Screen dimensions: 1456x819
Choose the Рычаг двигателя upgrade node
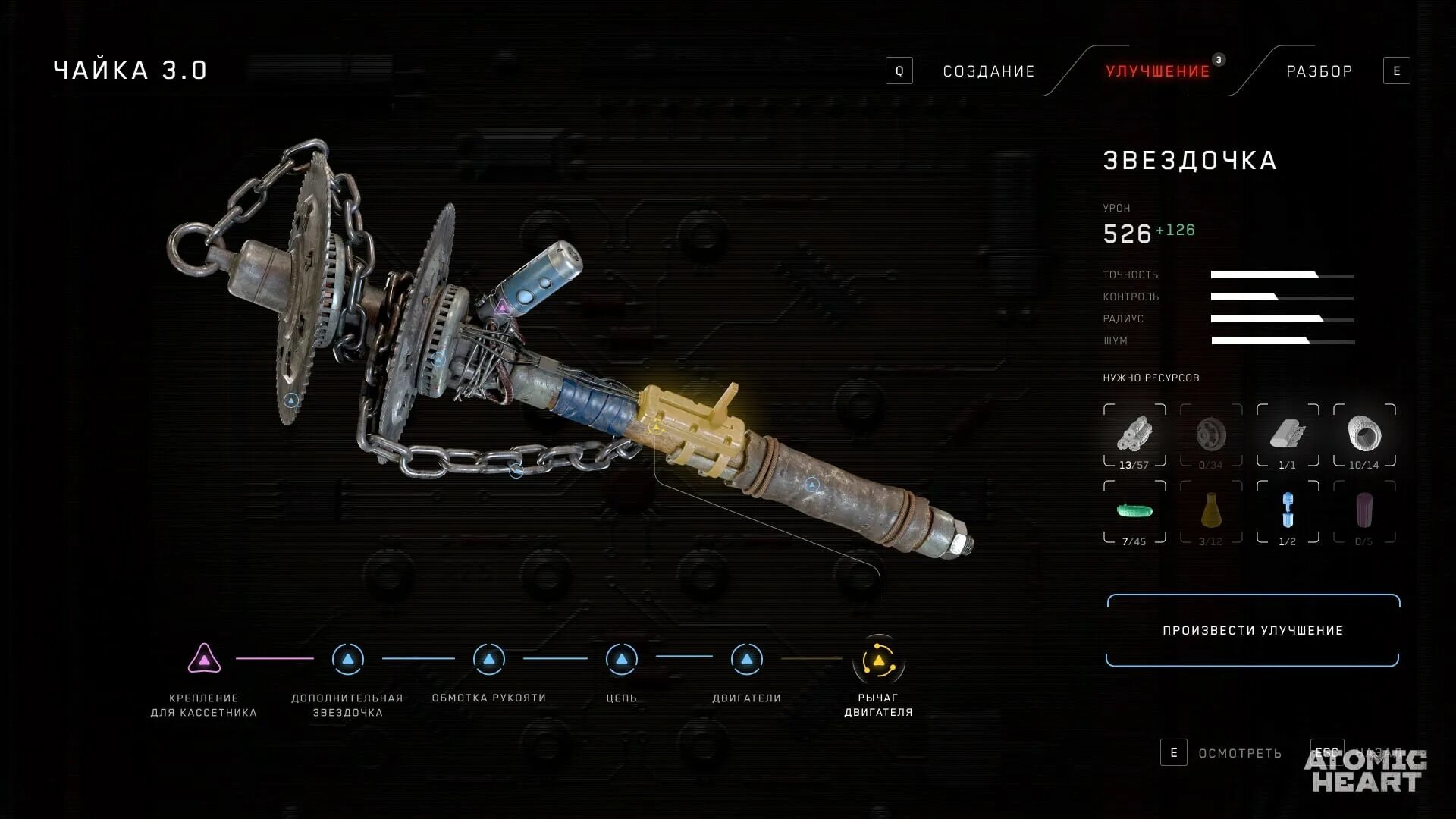879,661
